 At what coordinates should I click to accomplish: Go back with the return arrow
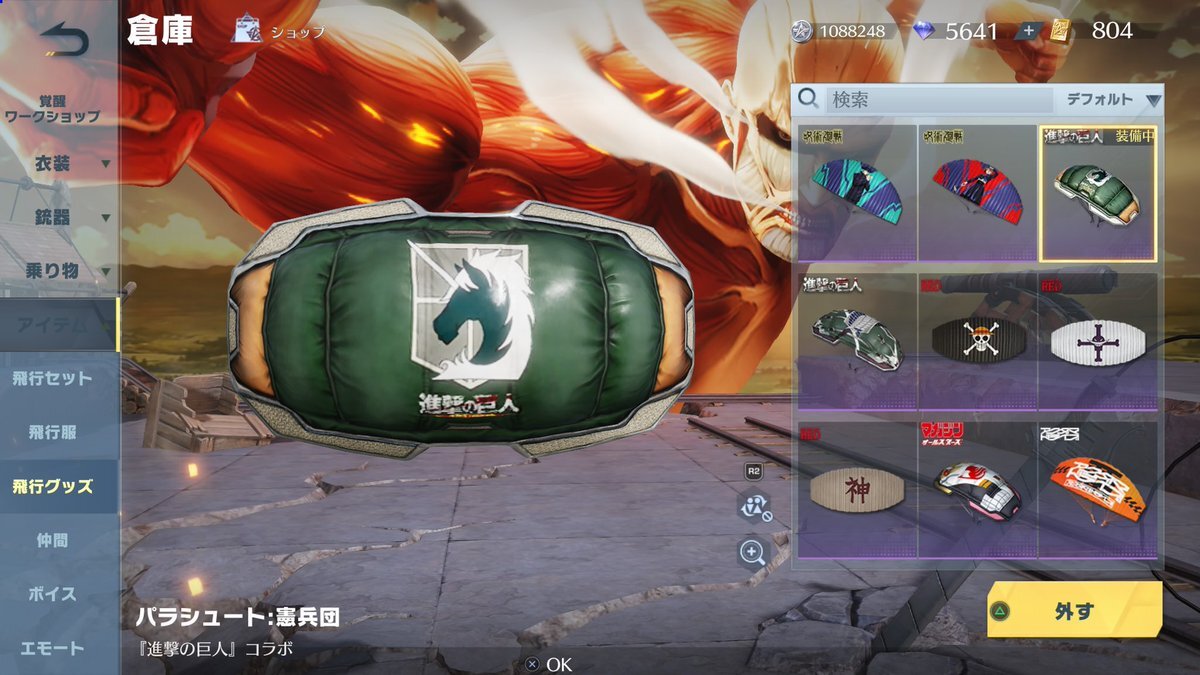64,41
